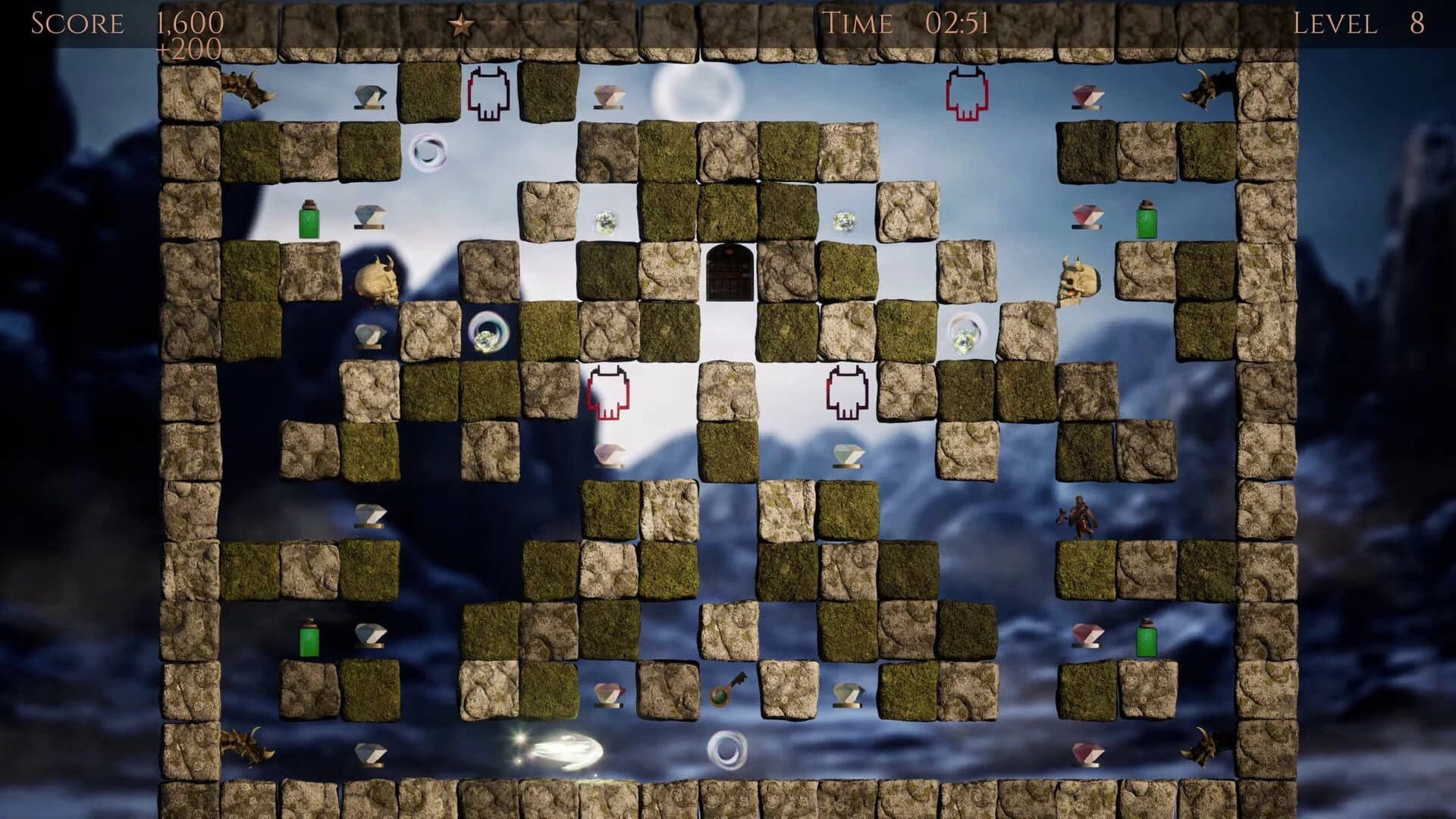Viewport: 1456px width, 819px height.
Task: Click the green diamond sparkling near the center
Action: click(x=605, y=220)
